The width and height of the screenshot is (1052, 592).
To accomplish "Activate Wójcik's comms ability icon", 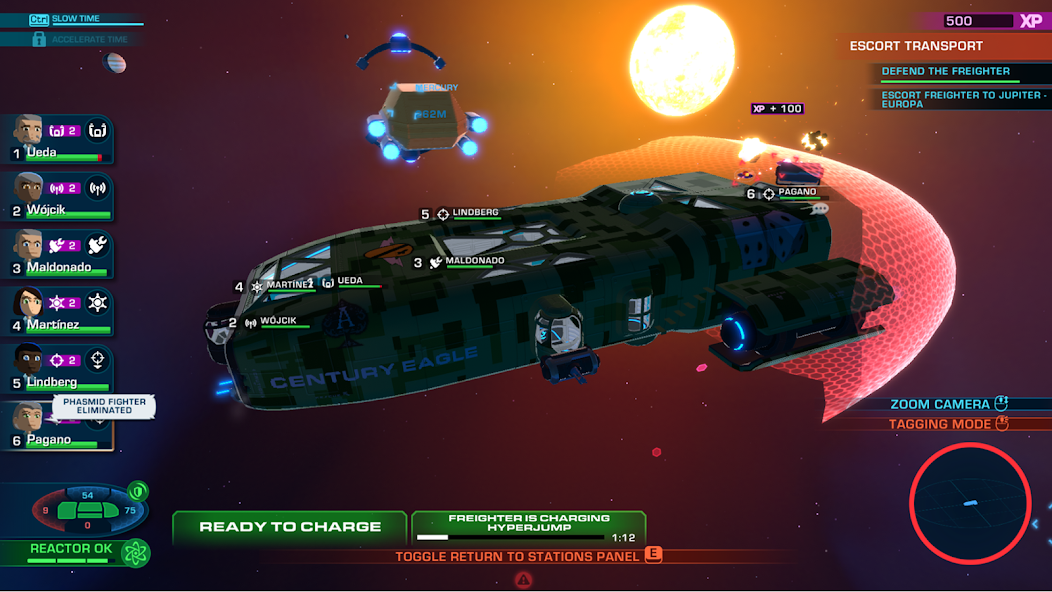I will [97, 187].
